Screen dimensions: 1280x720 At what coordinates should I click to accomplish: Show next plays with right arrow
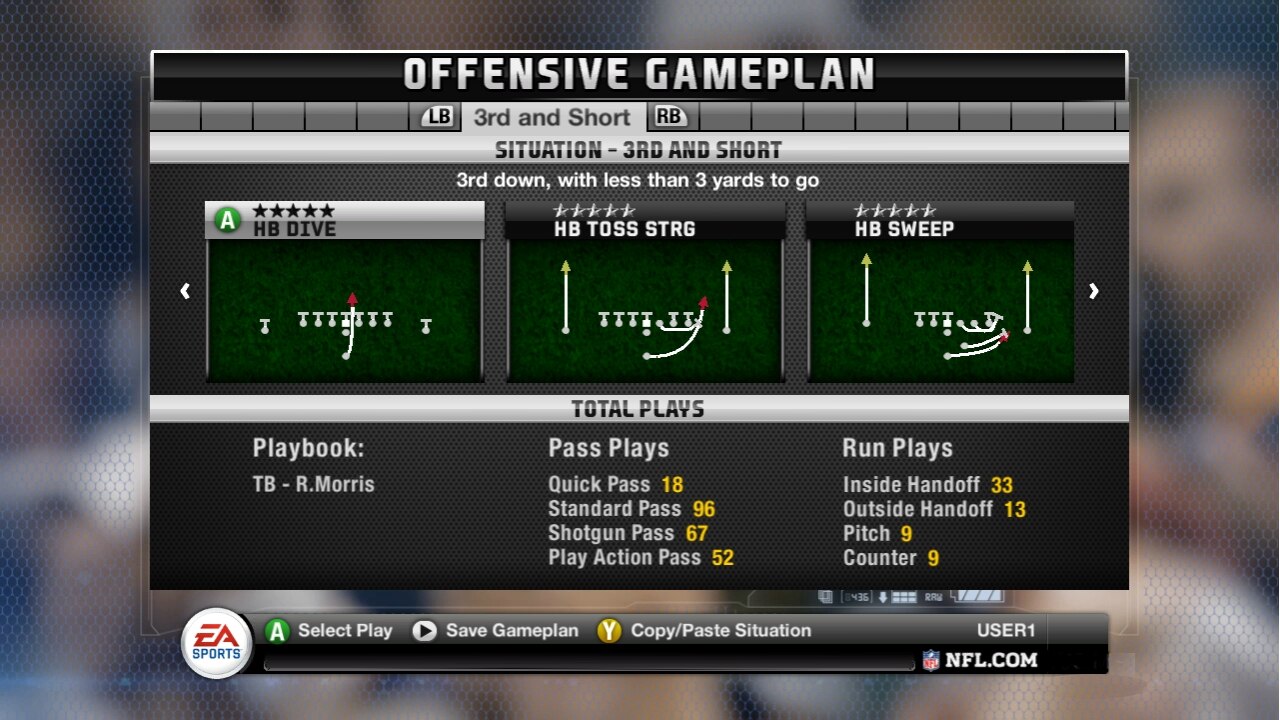coord(1093,291)
